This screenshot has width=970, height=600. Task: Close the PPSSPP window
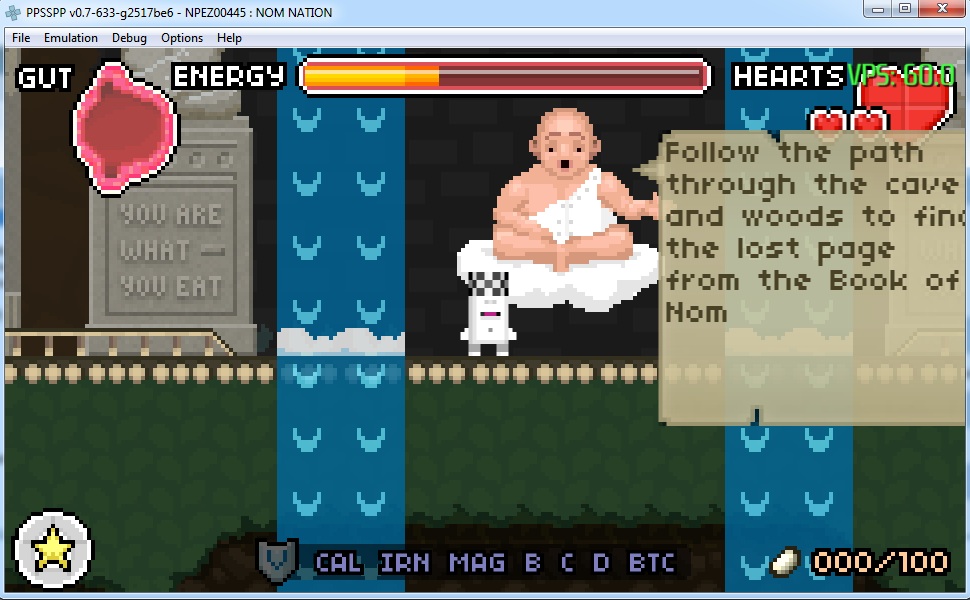click(x=941, y=9)
